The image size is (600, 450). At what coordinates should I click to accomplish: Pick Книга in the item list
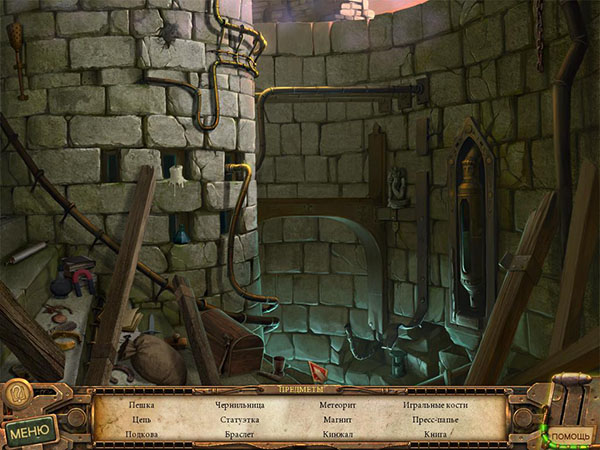435,435
